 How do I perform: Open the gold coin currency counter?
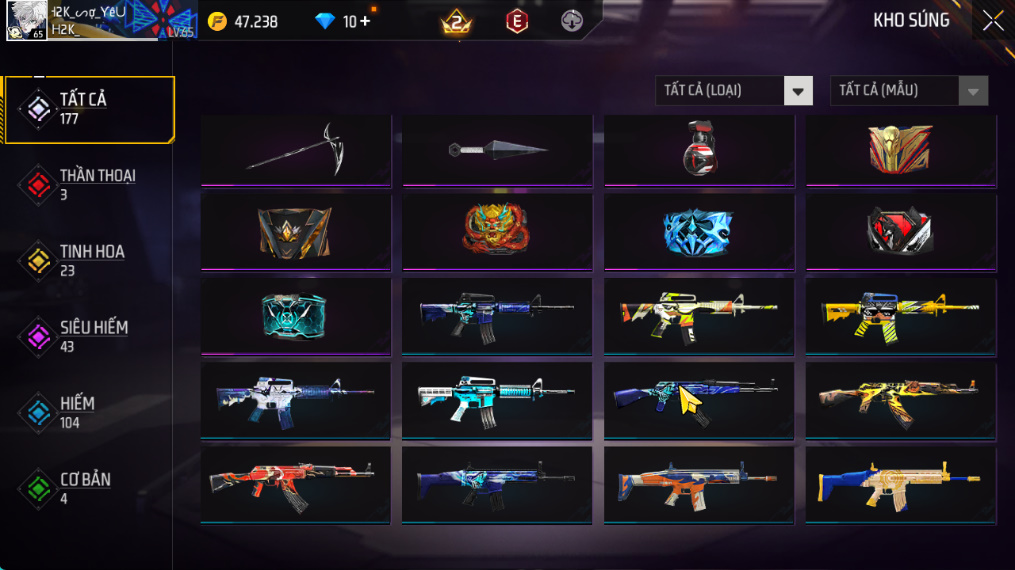coord(243,22)
